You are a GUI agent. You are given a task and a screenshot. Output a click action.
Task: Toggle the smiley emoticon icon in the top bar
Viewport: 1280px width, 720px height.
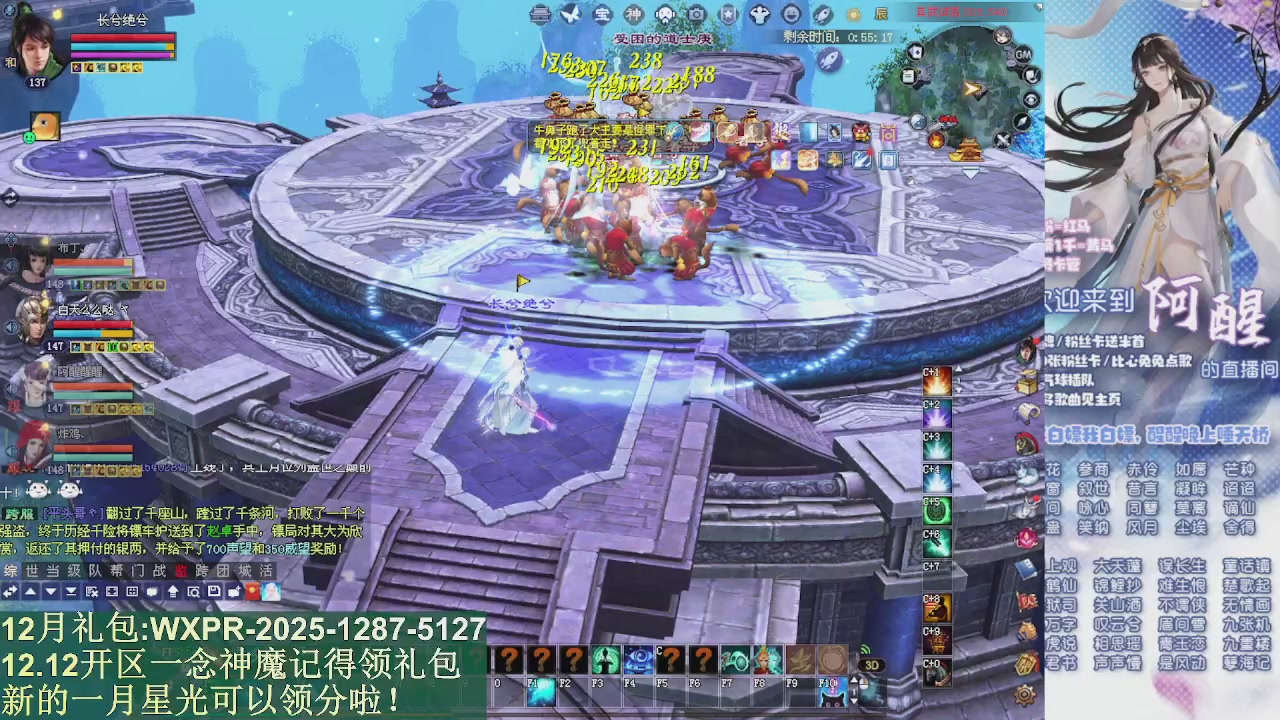pos(790,15)
